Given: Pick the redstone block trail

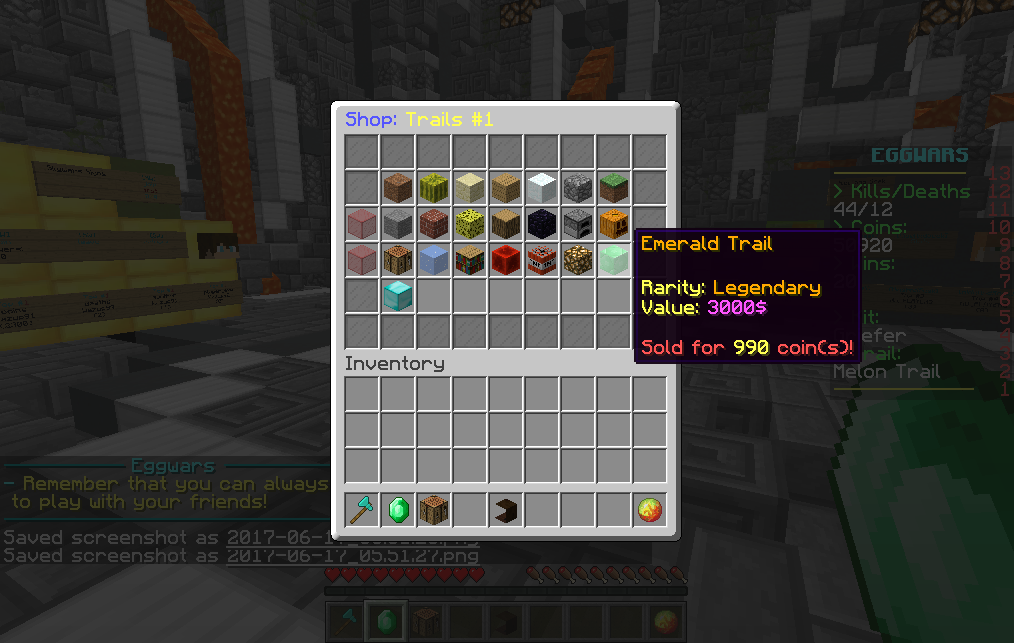Looking at the screenshot, I should click(505, 259).
